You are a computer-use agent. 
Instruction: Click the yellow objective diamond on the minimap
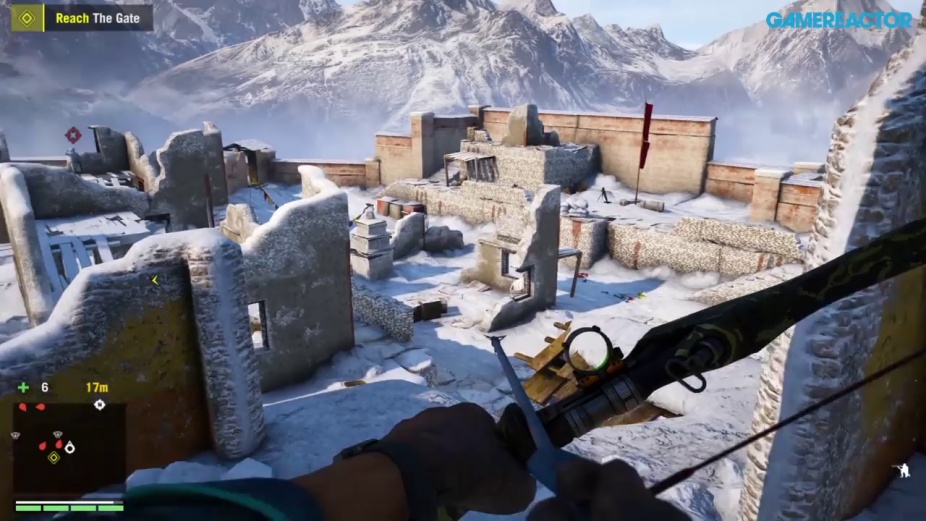53,457
